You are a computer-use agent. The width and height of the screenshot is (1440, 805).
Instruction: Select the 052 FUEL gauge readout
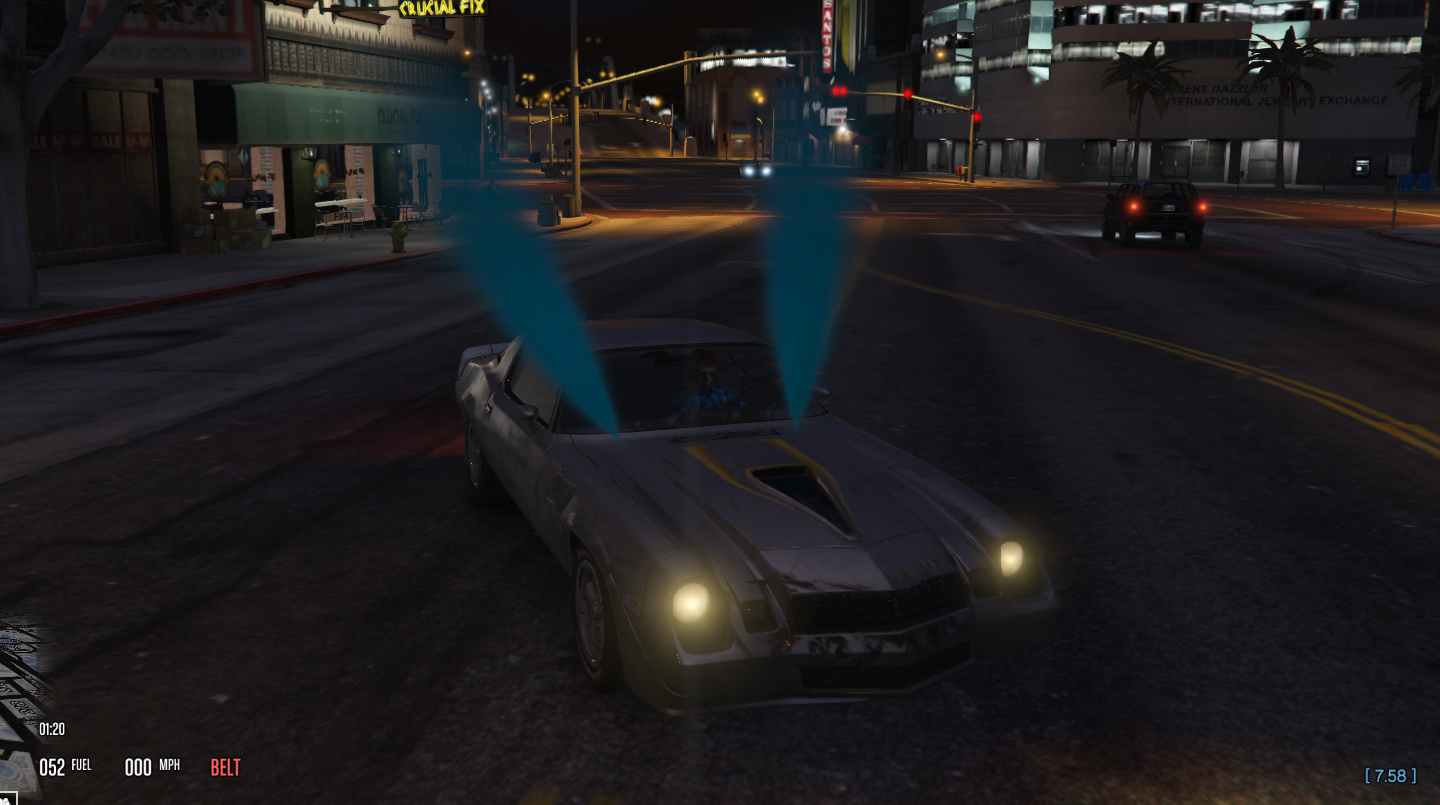pos(65,765)
